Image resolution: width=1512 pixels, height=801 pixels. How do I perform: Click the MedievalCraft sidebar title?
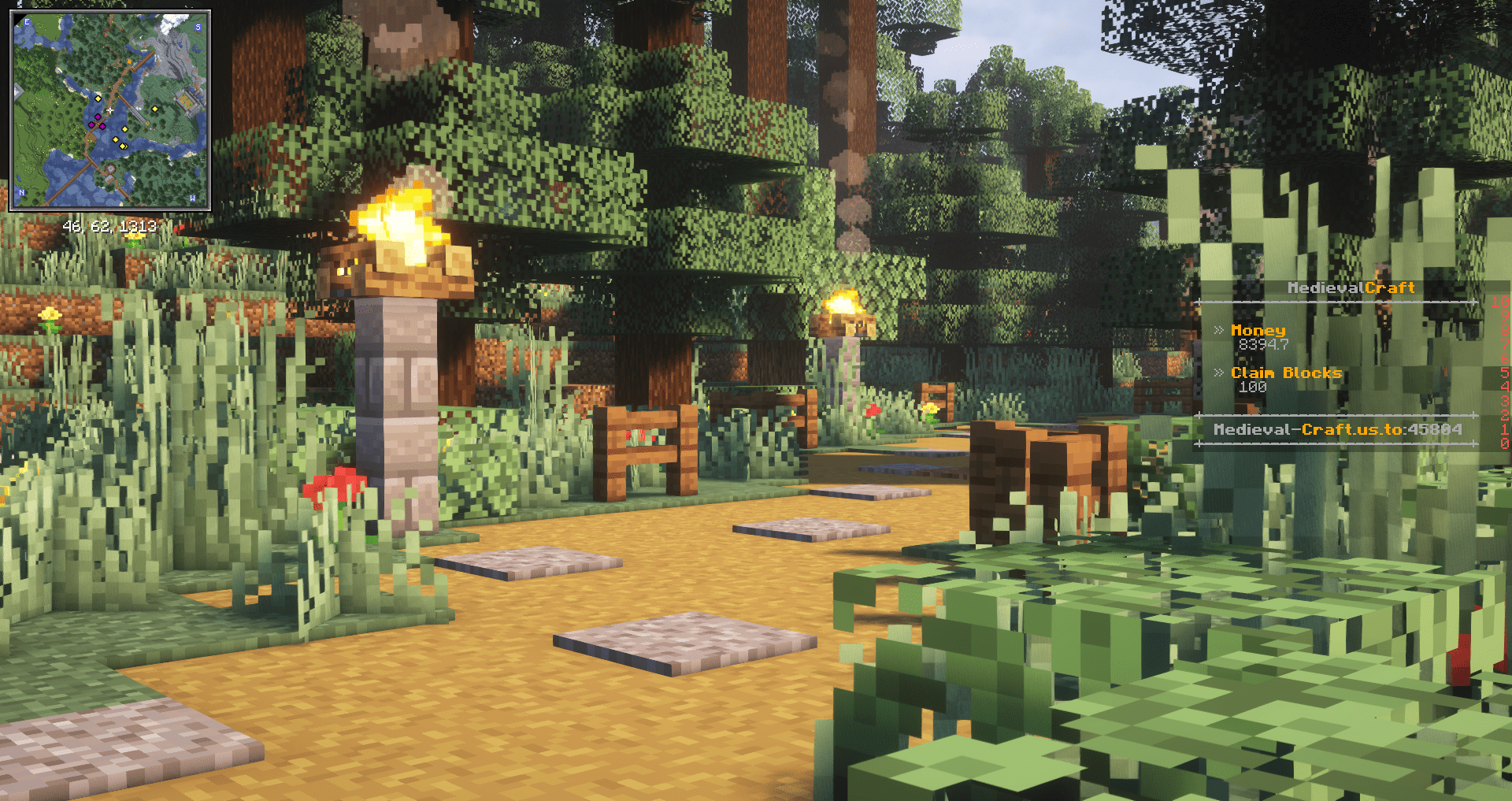[1351, 287]
